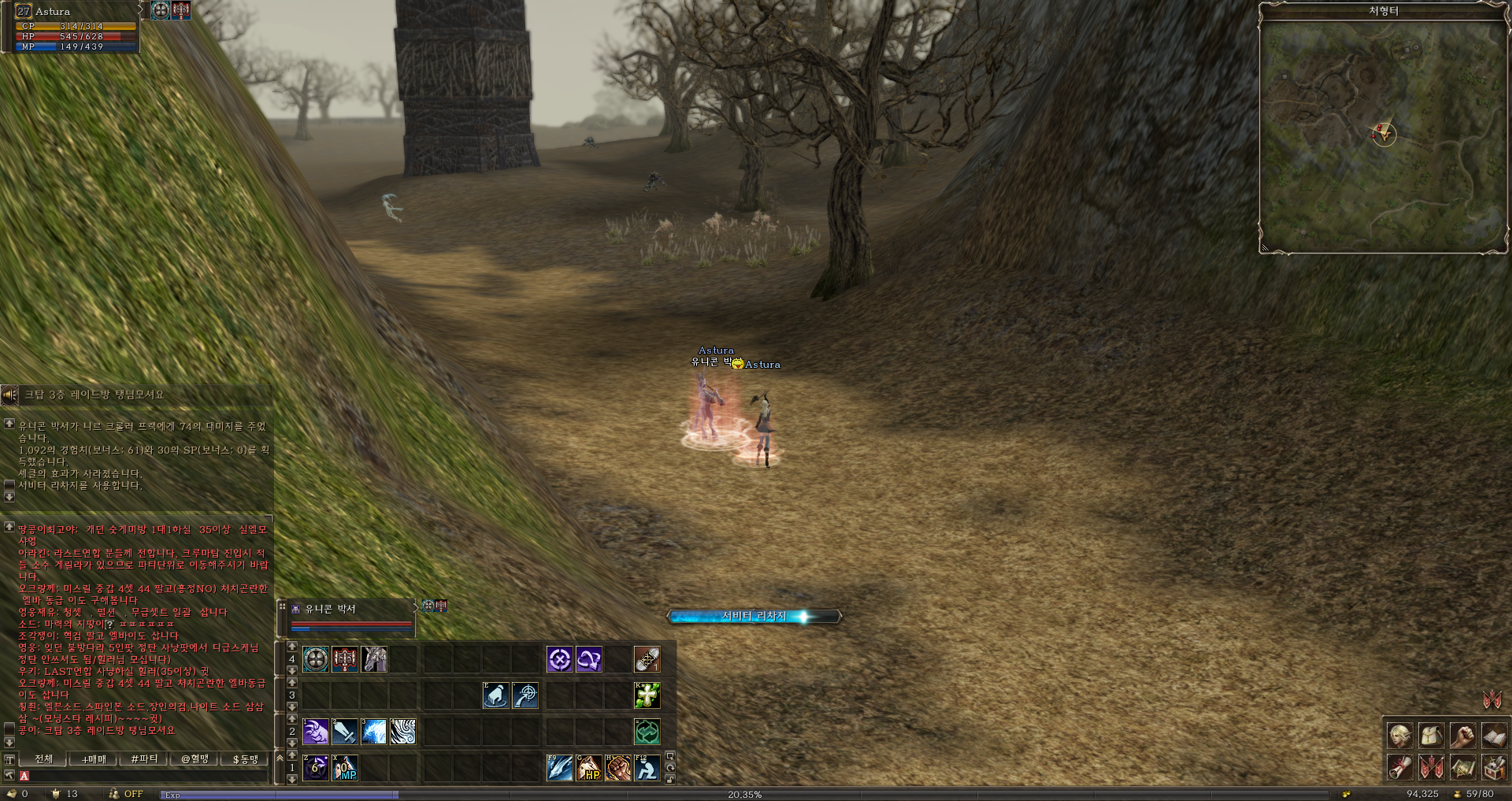Image resolution: width=1512 pixels, height=801 pixels.
Task: Open the skills open-book icon
Action: (x=1494, y=736)
